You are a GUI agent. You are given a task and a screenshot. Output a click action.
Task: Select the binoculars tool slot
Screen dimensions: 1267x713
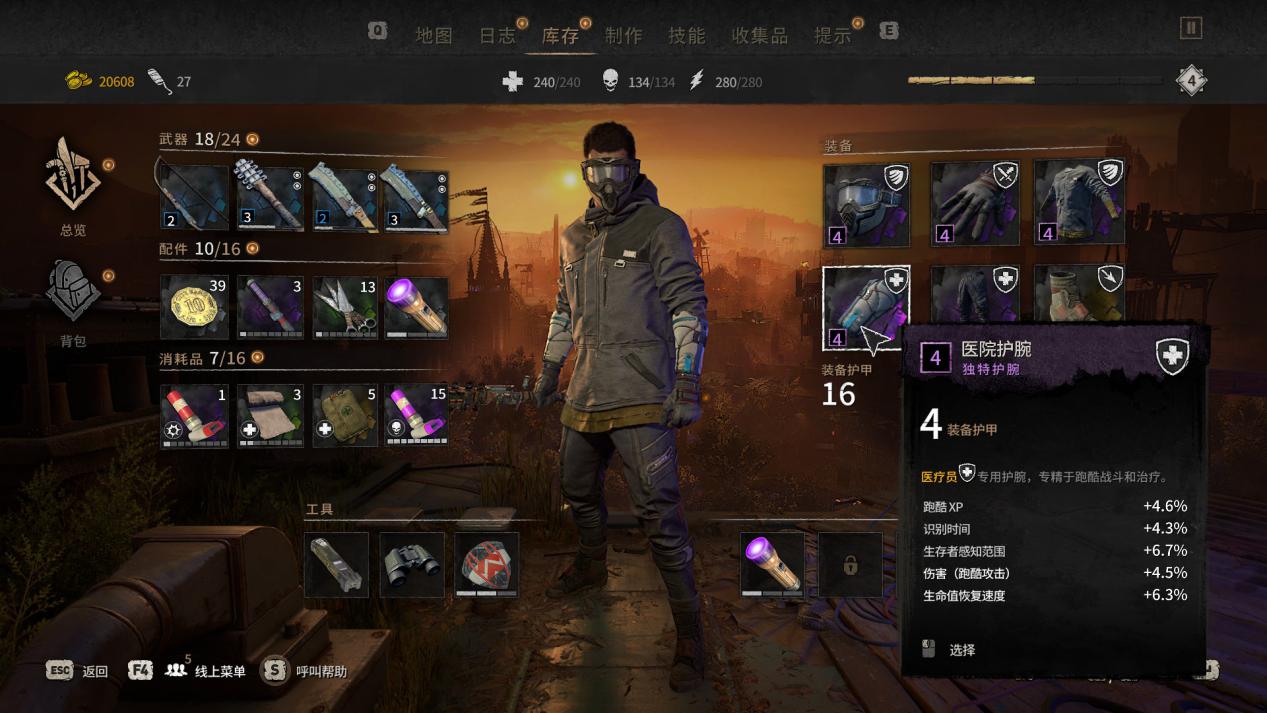coord(412,565)
